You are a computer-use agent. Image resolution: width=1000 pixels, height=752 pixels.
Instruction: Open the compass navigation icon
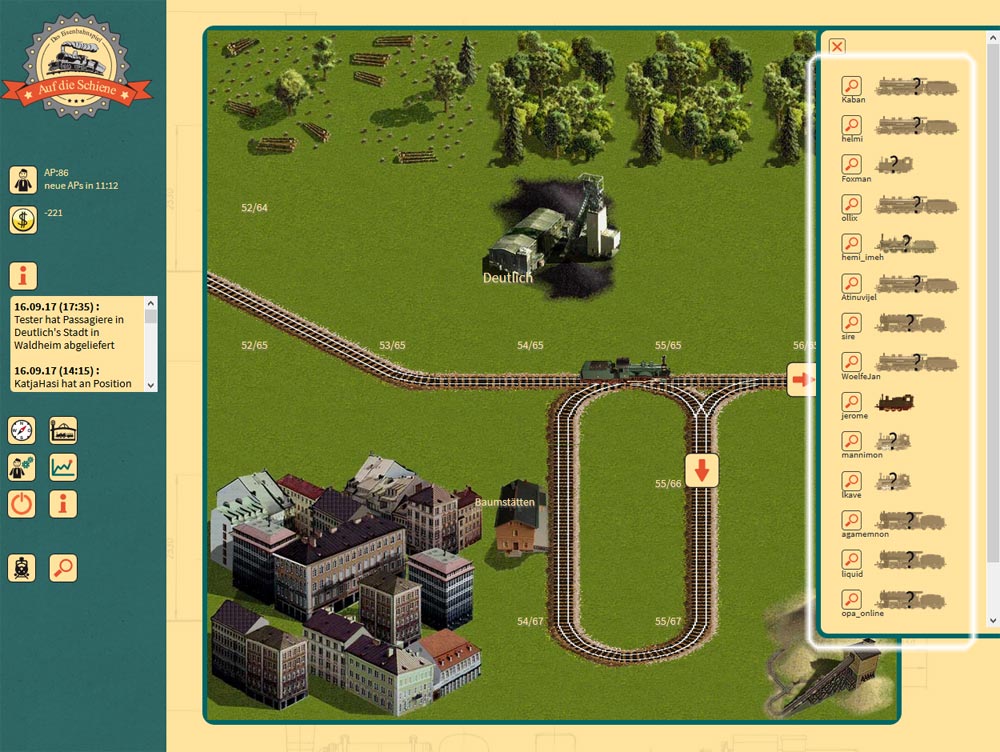(x=22, y=431)
